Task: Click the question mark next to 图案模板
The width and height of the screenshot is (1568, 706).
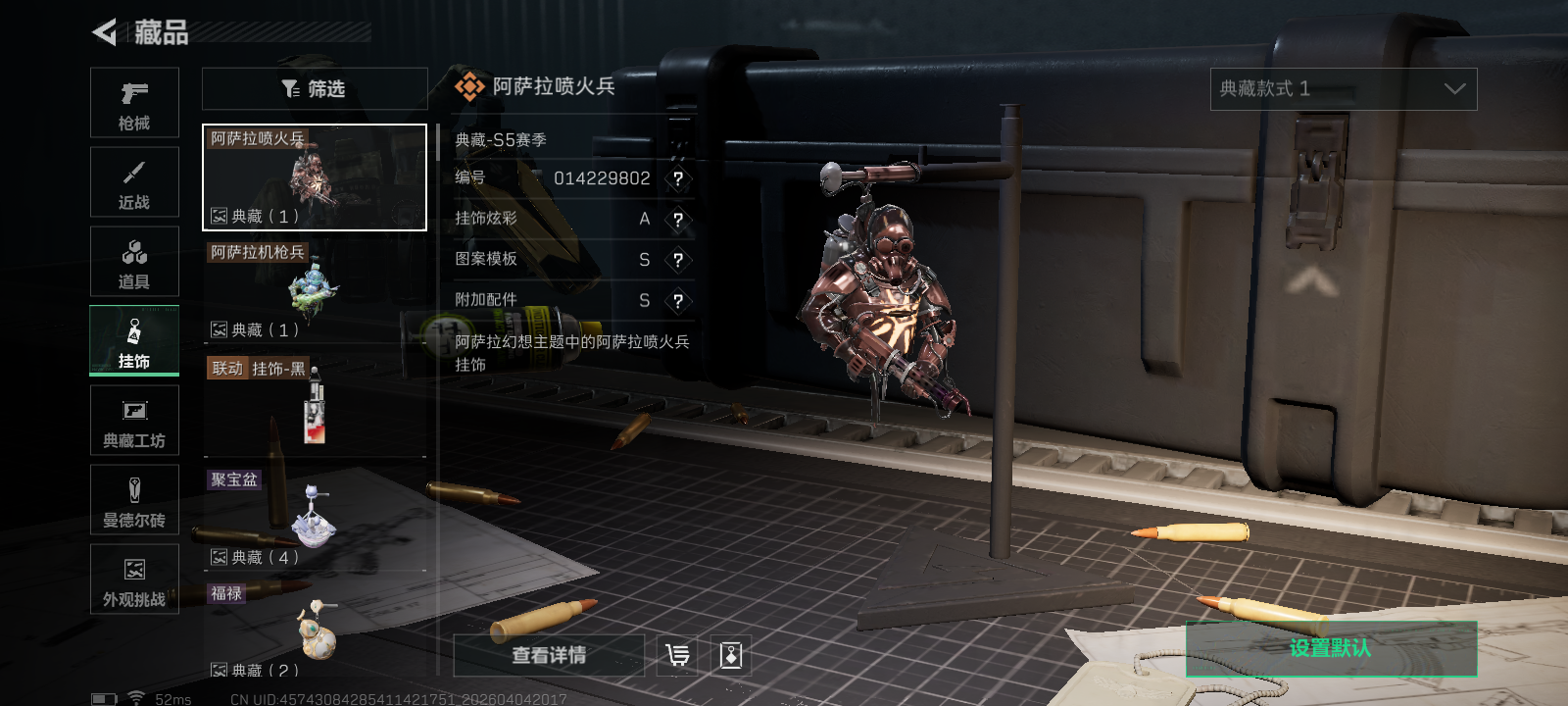Action: (x=679, y=260)
